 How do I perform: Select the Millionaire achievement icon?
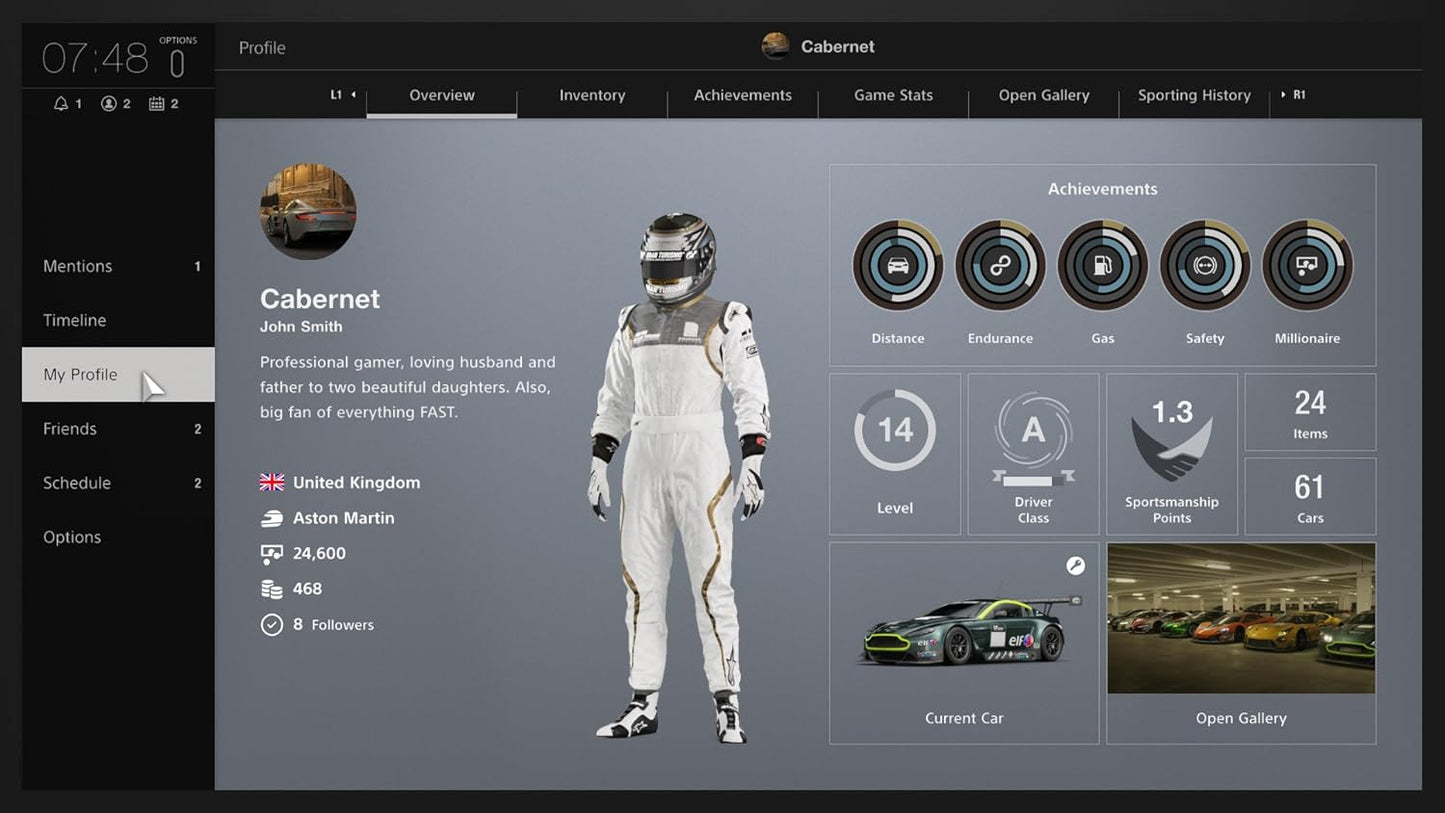[1307, 265]
